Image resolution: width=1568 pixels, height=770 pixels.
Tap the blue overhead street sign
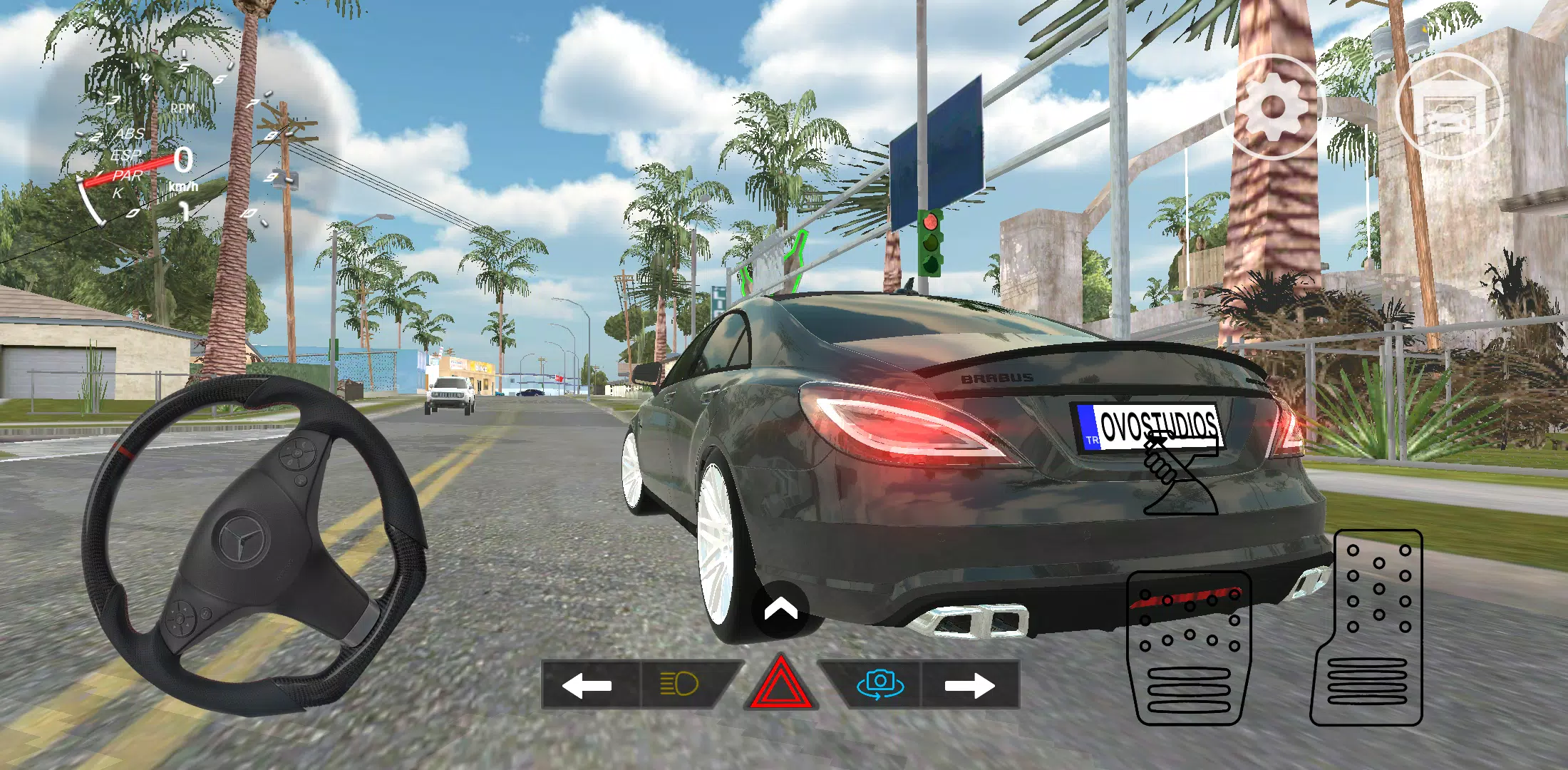coord(939,139)
